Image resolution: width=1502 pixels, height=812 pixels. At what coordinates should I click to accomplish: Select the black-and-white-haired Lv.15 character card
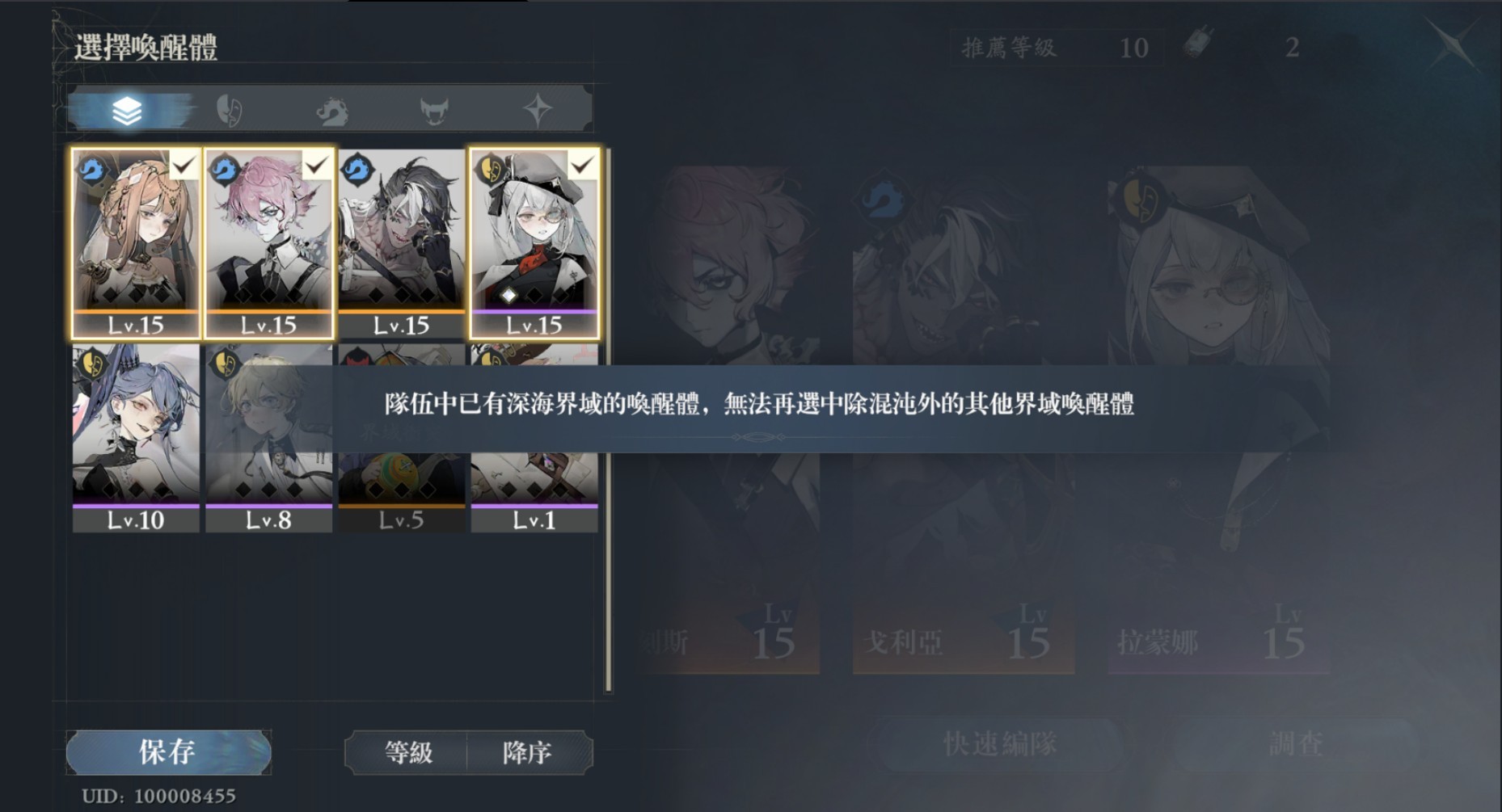click(401, 242)
